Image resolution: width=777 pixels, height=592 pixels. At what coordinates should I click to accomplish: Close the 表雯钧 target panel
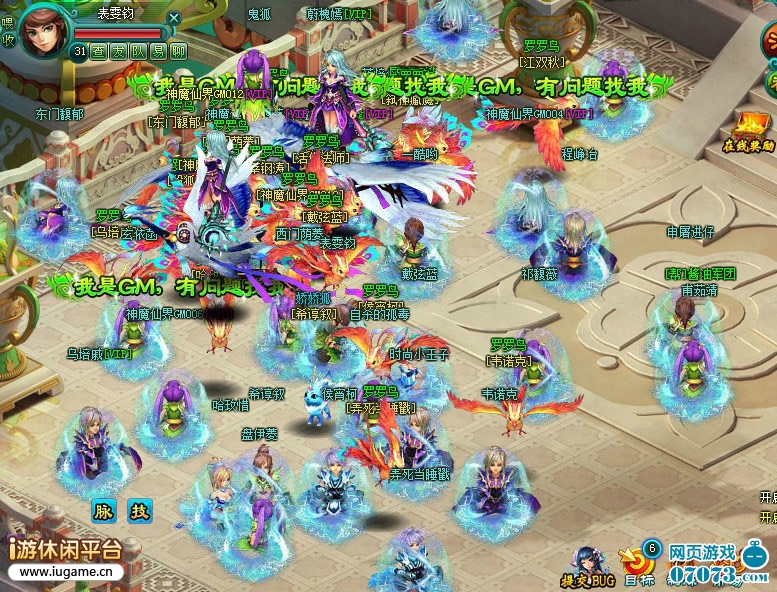[x=174, y=18]
